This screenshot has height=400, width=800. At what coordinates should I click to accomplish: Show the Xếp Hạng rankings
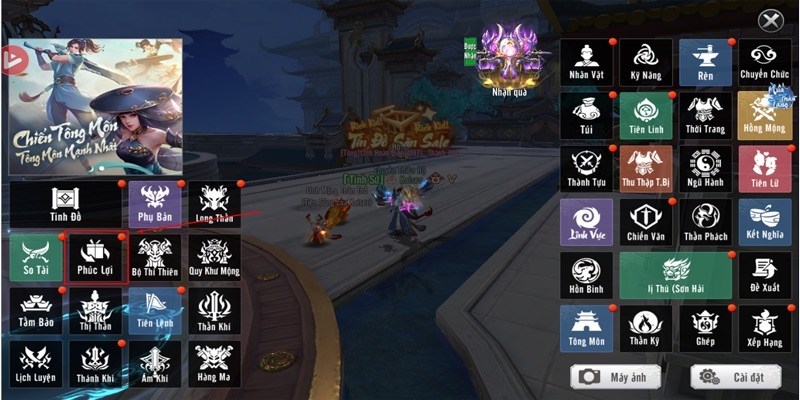[x=764, y=328]
